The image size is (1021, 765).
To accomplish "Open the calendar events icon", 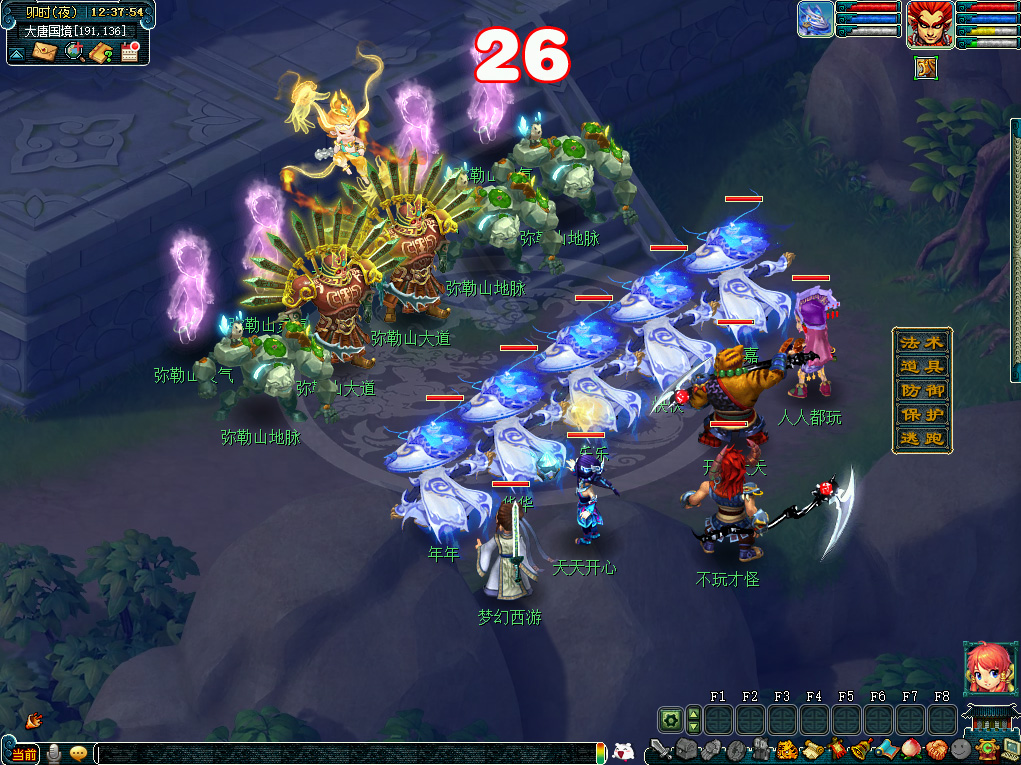I will coord(130,52).
